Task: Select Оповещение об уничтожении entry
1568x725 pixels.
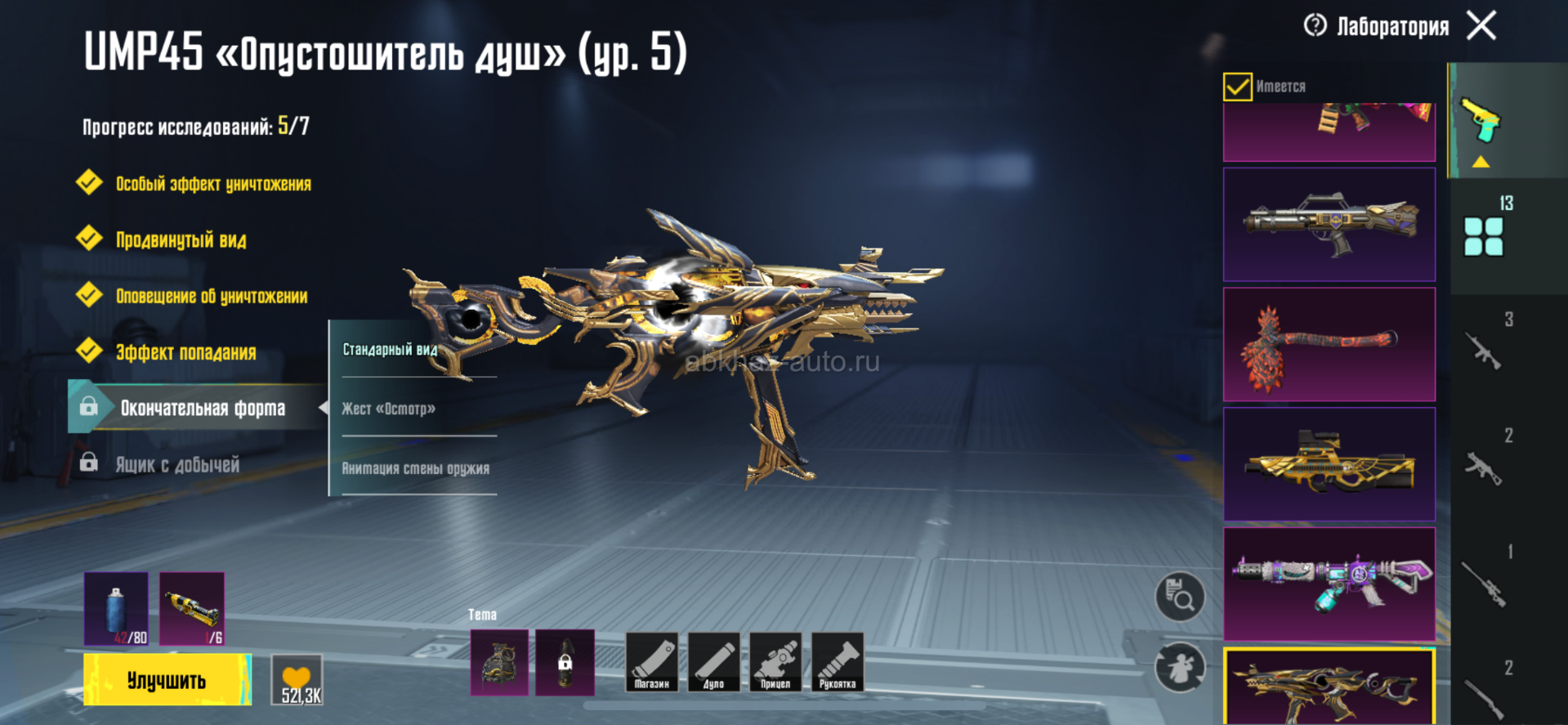Action: (211, 296)
